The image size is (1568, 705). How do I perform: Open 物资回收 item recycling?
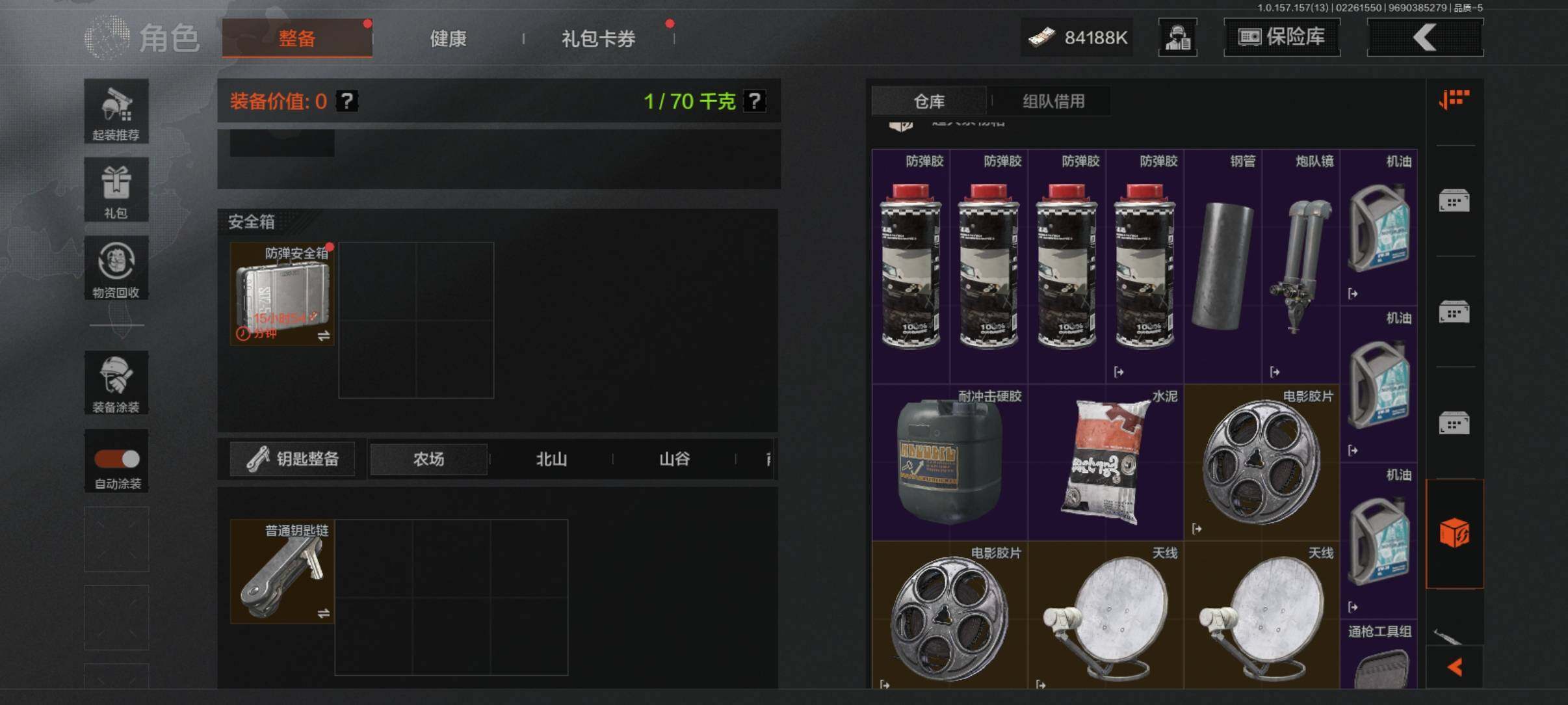pos(116,268)
